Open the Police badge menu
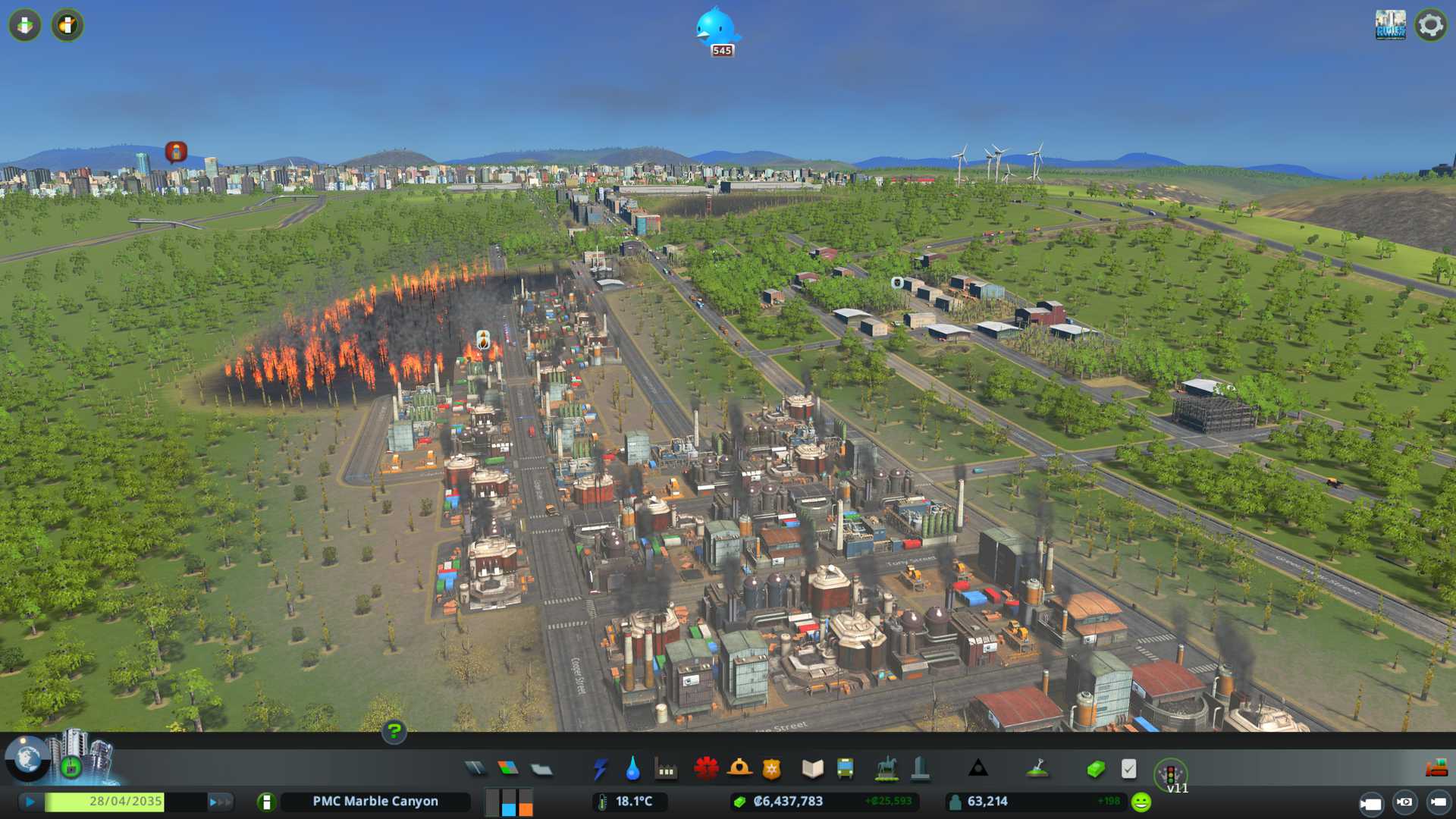Screen dimensions: 1456x819 coord(772,769)
